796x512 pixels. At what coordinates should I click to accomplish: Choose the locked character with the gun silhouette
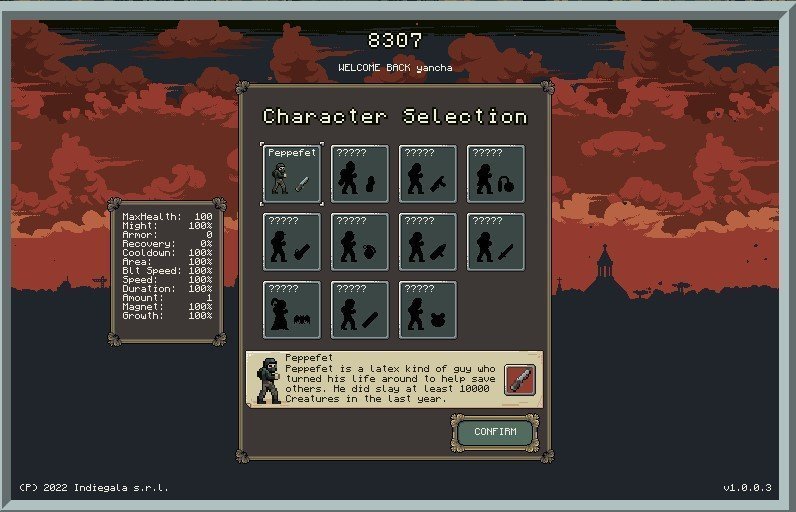coord(428,174)
